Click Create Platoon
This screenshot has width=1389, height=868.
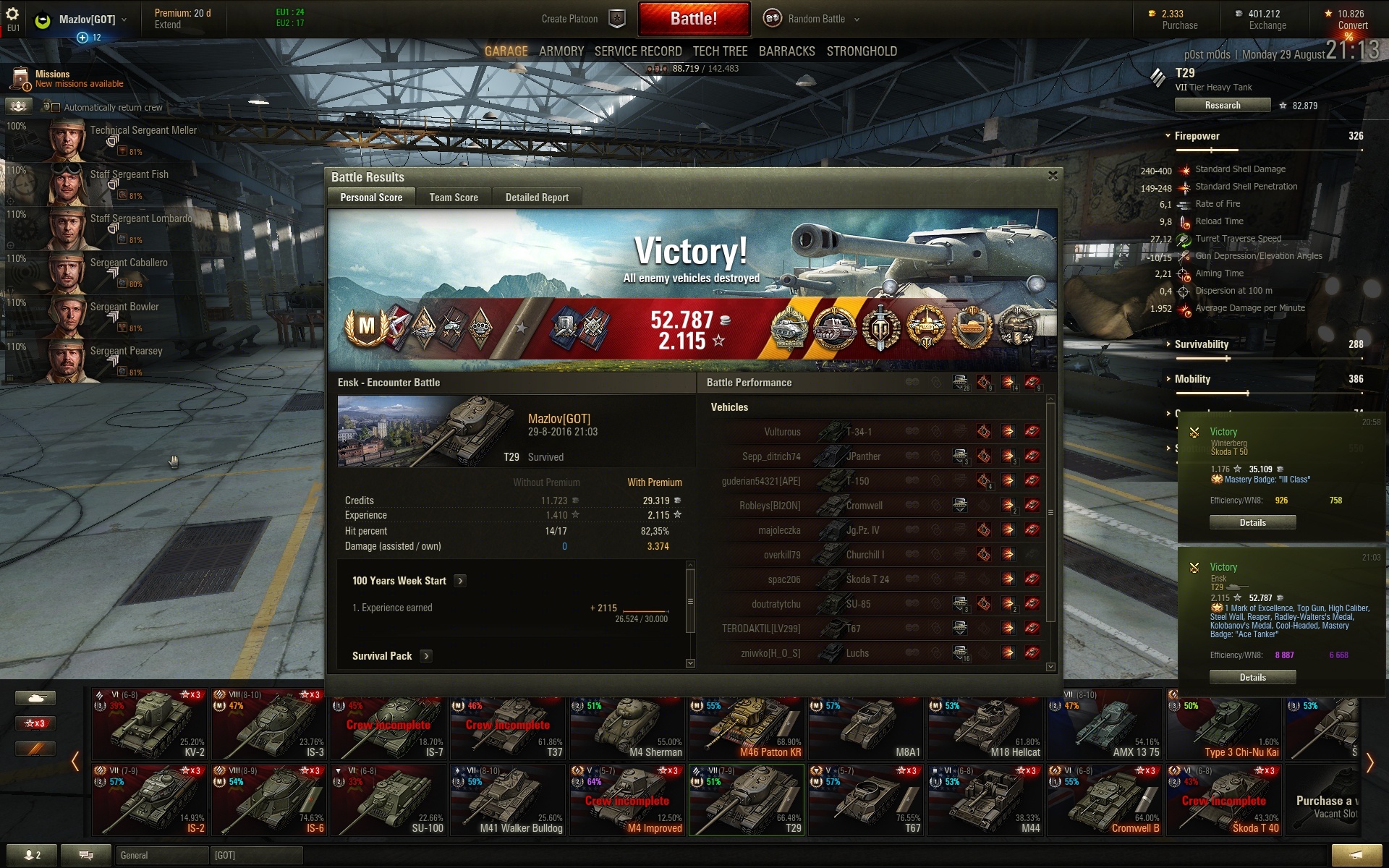pyautogui.click(x=569, y=19)
